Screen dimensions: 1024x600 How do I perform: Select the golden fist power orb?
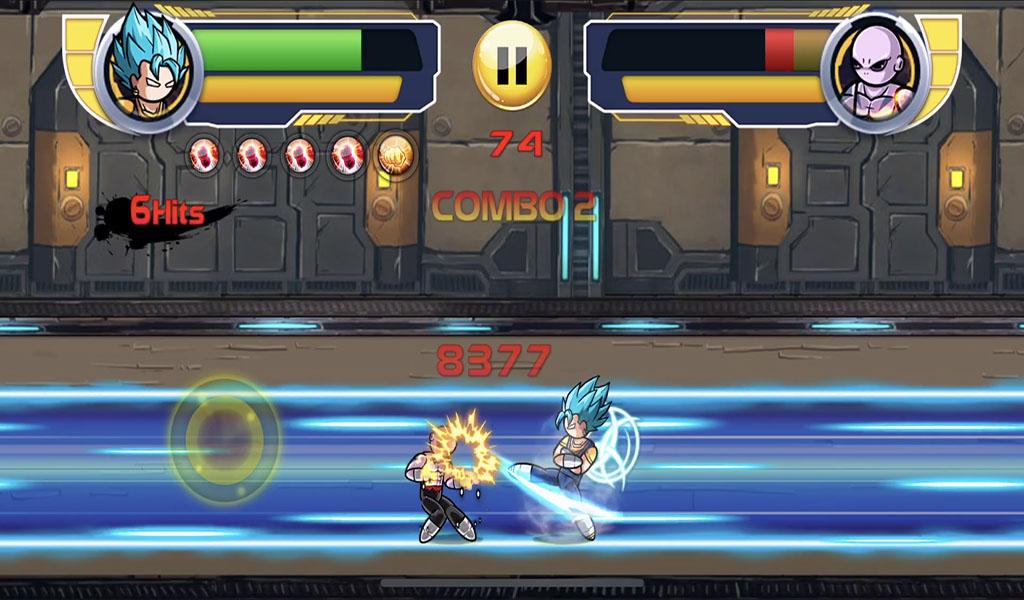(396, 156)
